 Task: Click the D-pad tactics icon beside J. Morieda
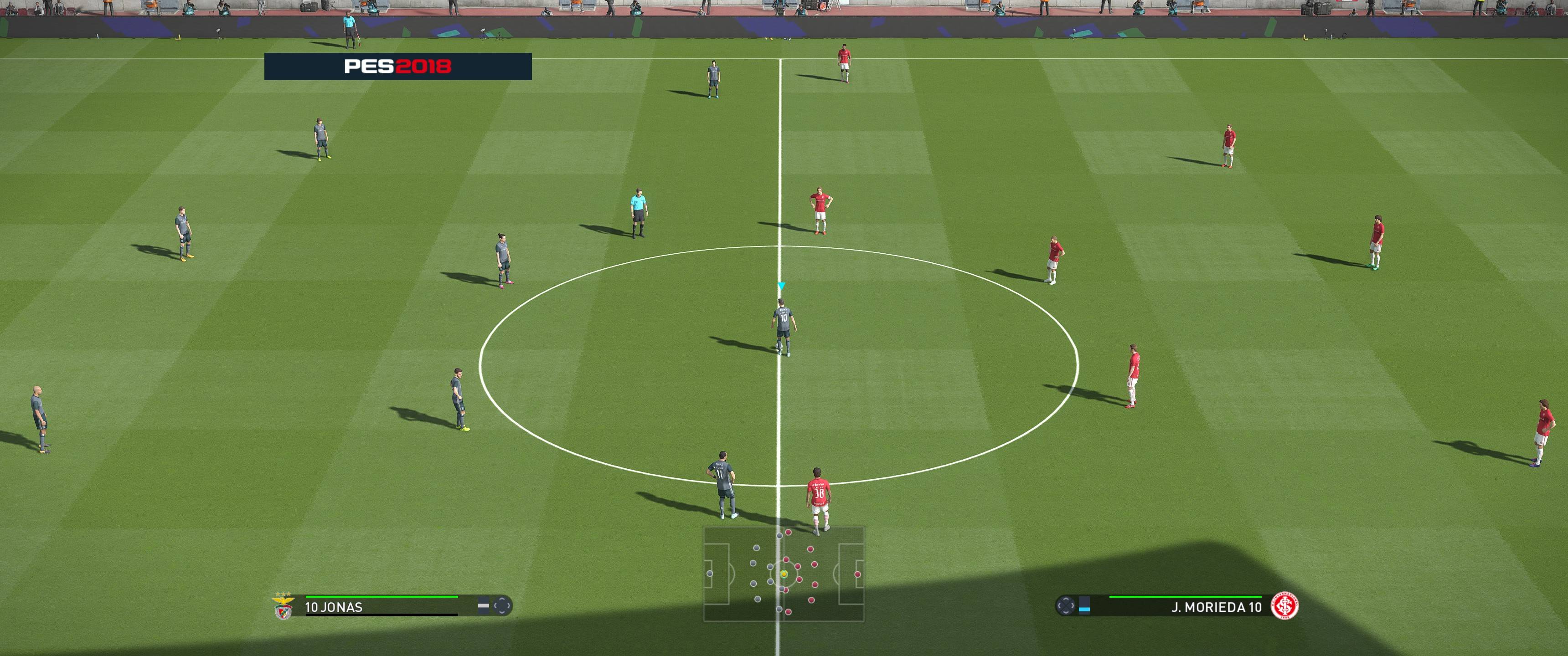coord(1065,606)
